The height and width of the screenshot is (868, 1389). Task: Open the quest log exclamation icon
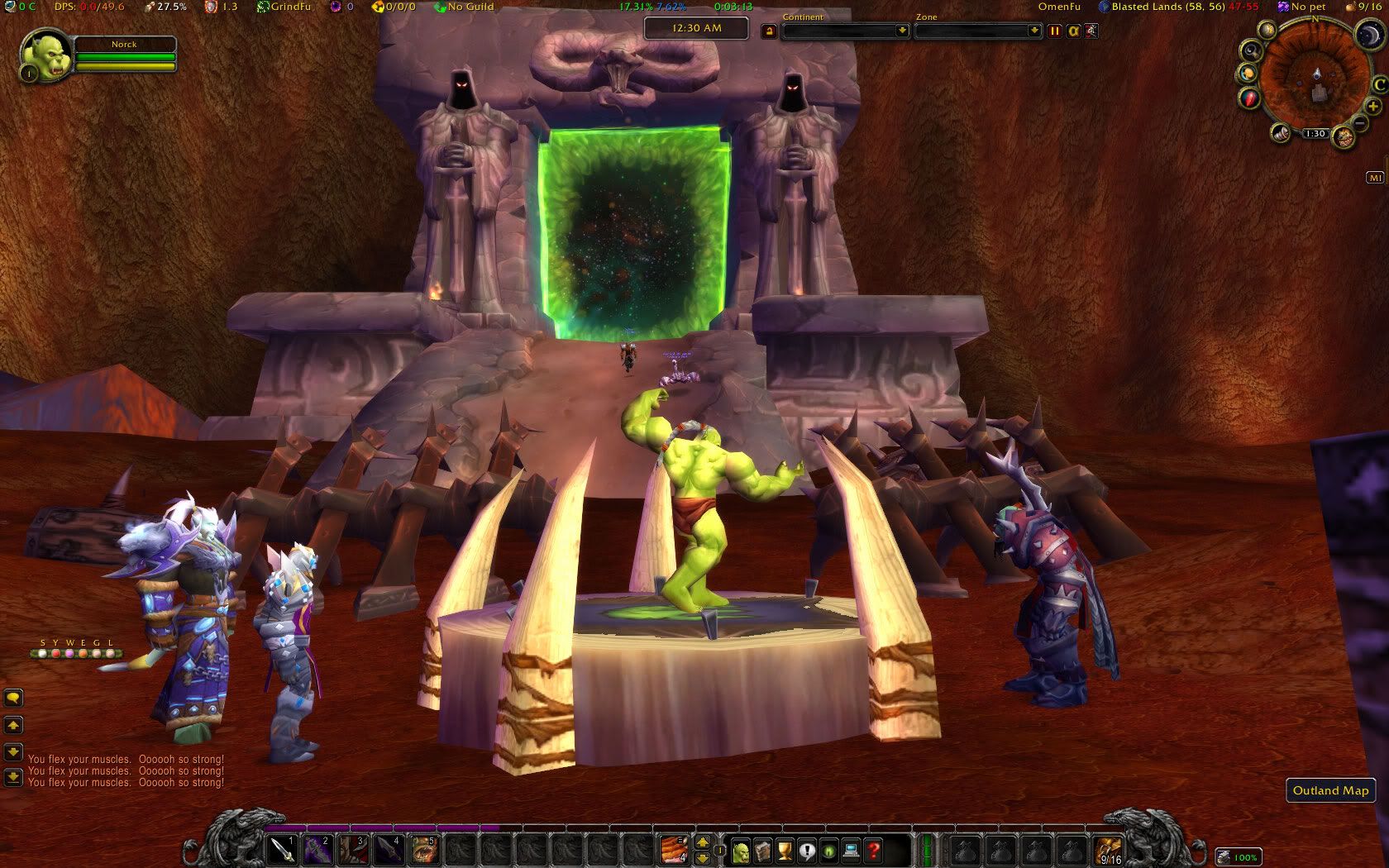coord(807,850)
